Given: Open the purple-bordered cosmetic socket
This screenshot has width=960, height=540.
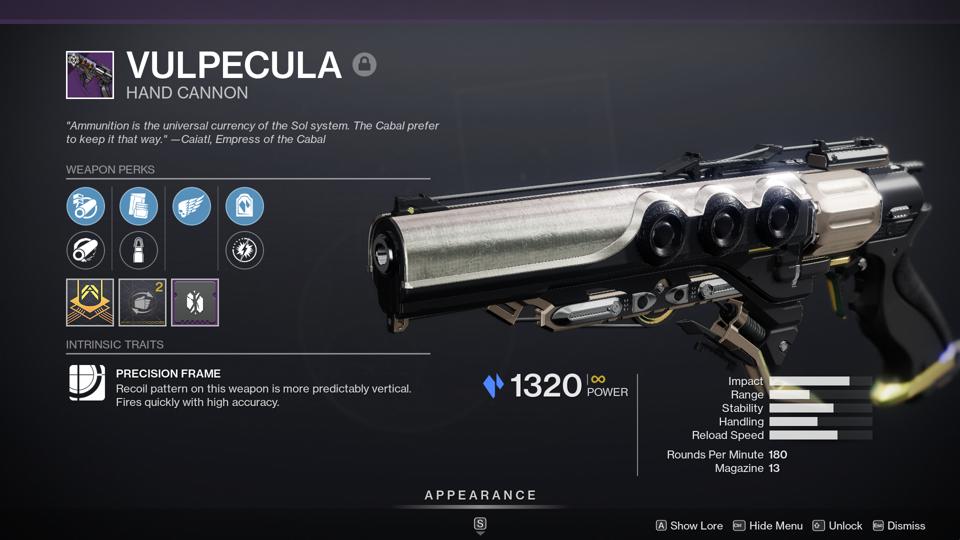Looking at the screenshot, I should (195, 302).
